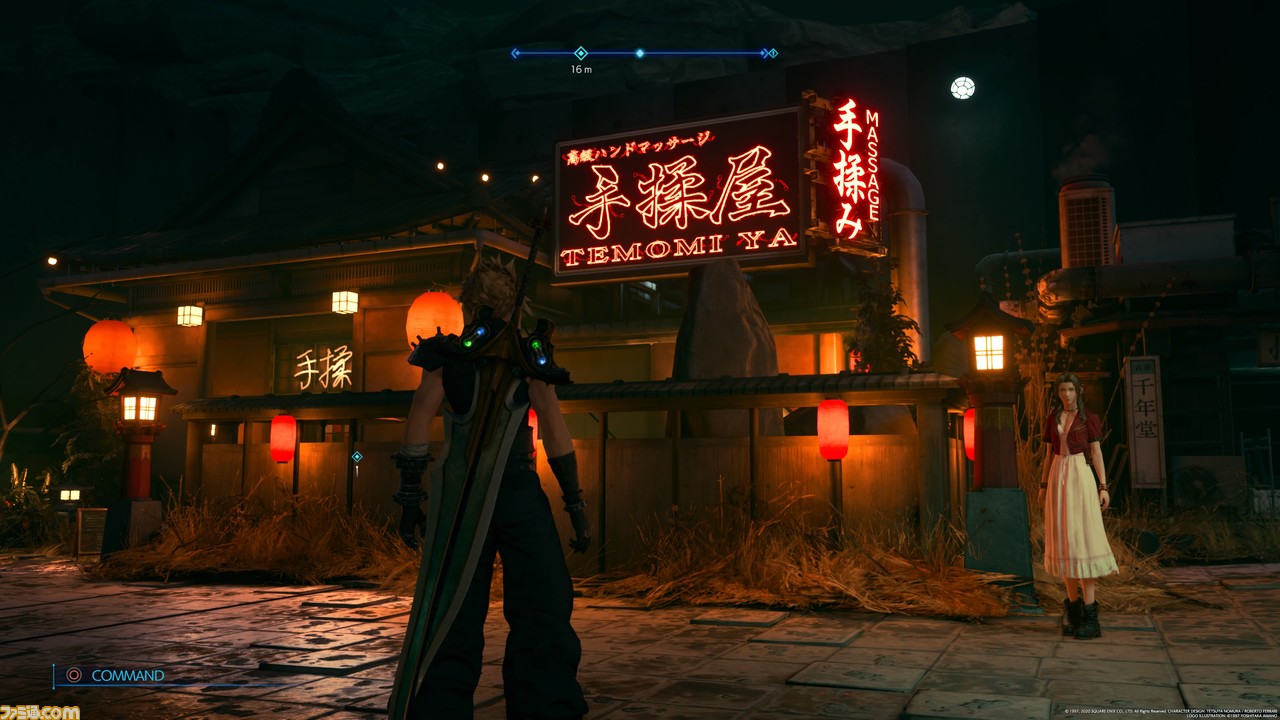
Task: Select the diamond objective marker above 16 m
Action: pos(580,53)
